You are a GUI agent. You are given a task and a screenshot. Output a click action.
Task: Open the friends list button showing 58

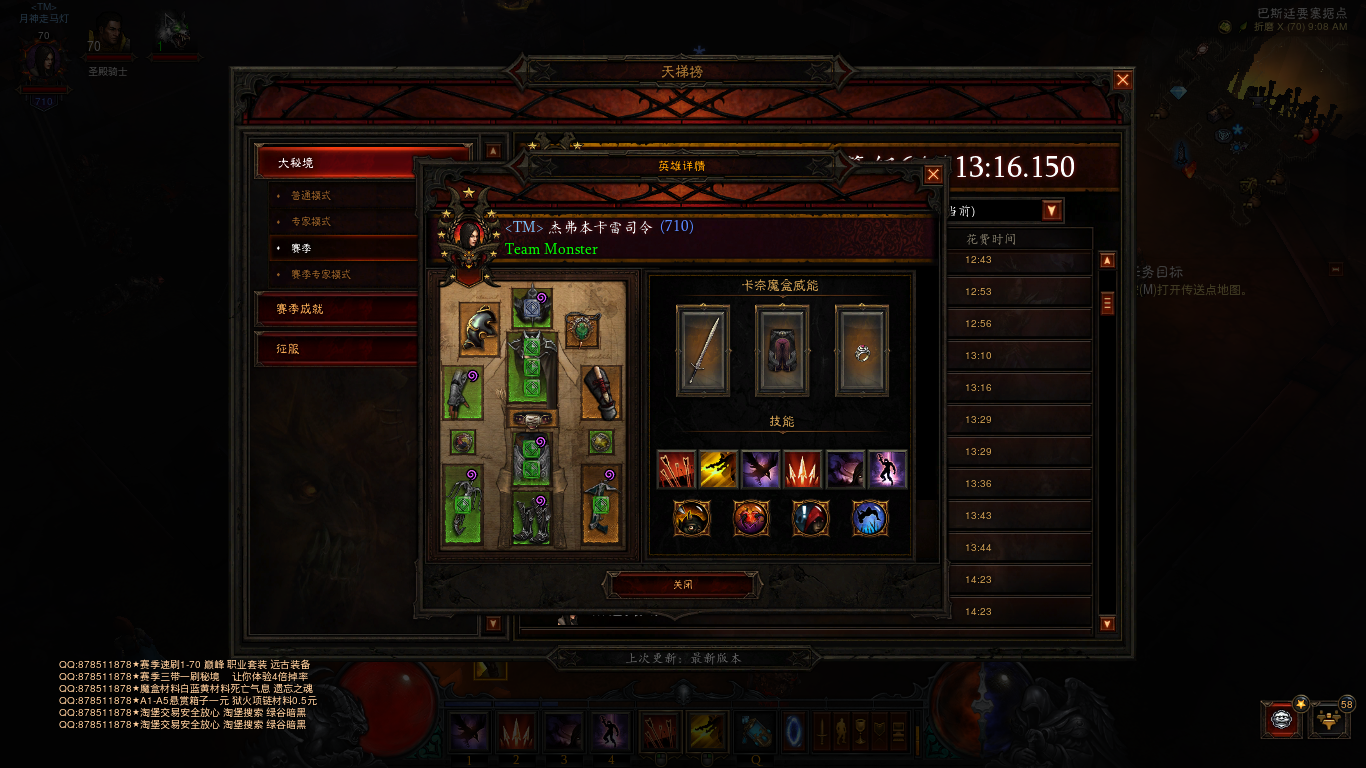pyautogui.click(x=1329, y=720)
